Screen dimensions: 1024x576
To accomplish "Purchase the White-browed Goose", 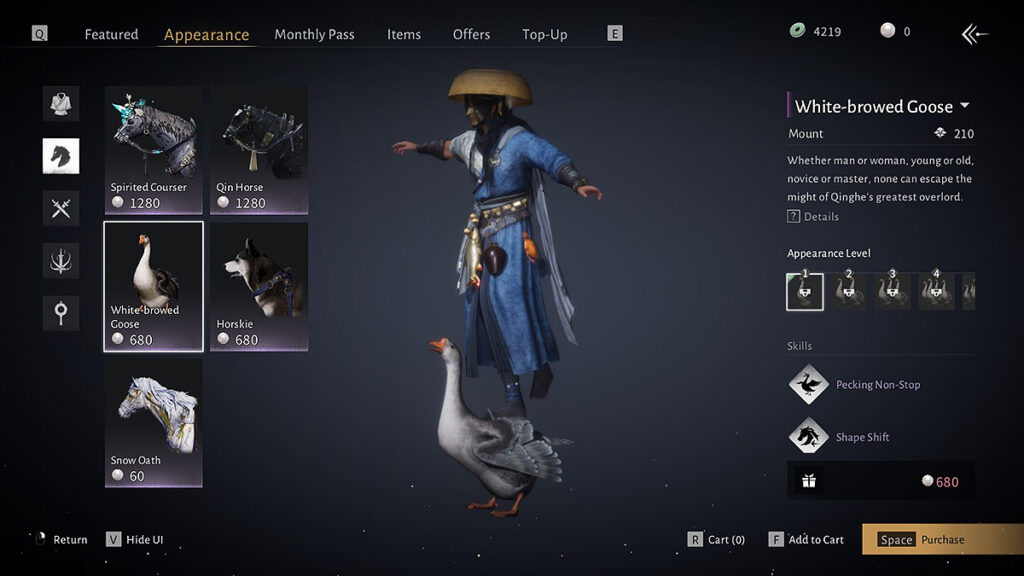I will coord(941,540).
